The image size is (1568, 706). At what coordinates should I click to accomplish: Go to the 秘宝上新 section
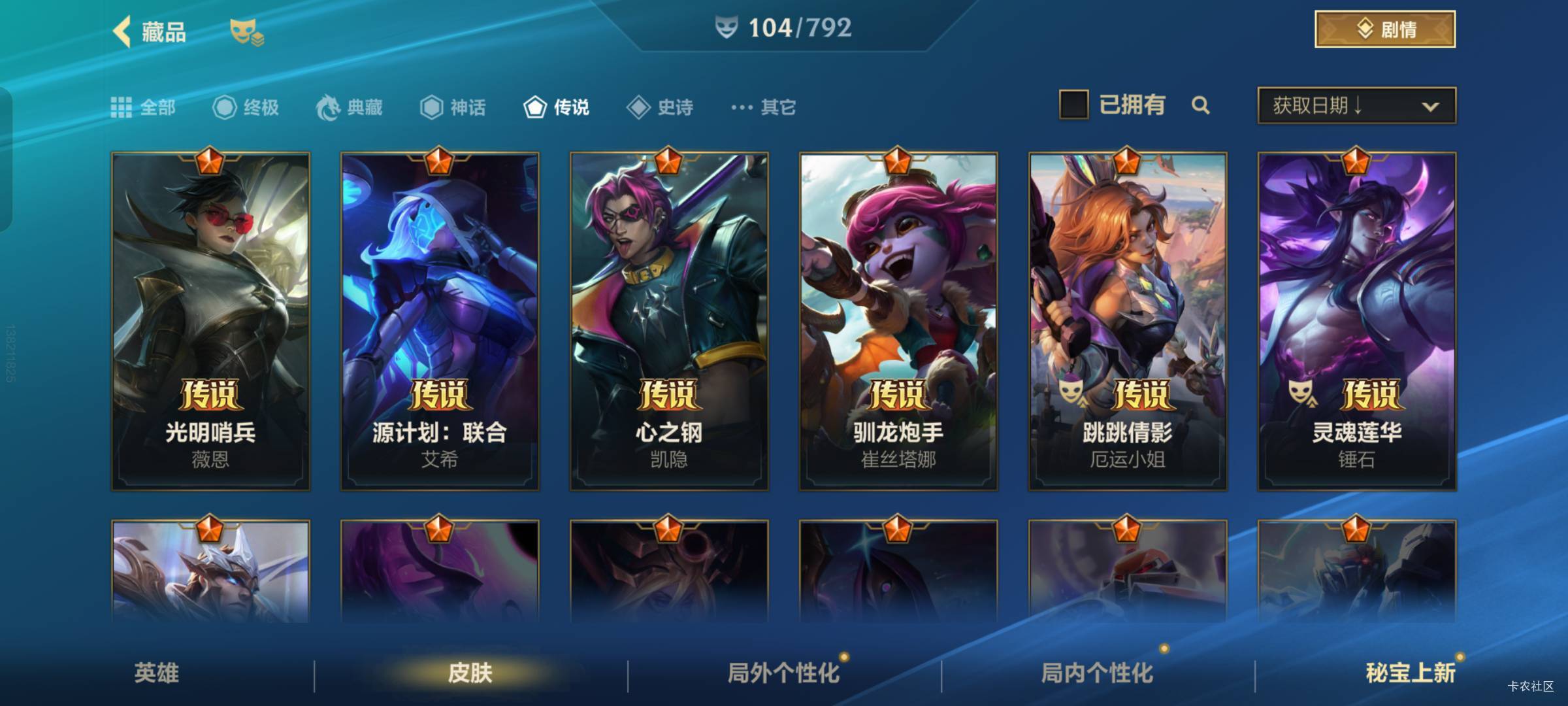1410,673
